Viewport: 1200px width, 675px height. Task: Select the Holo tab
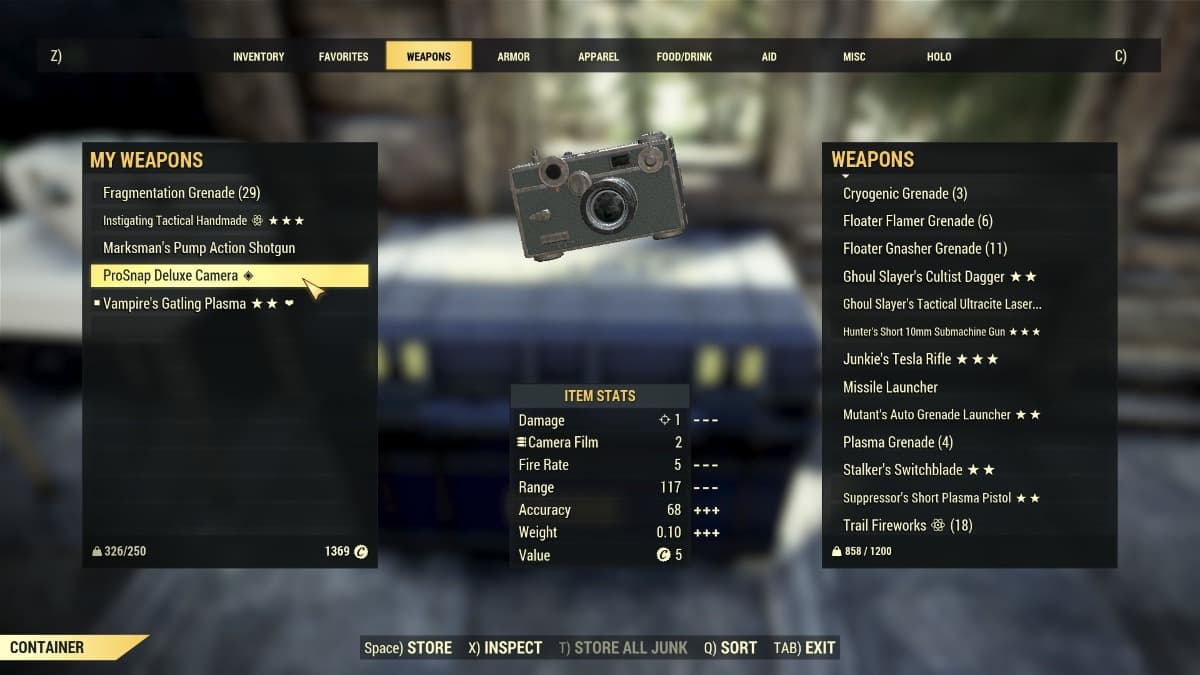939,57
